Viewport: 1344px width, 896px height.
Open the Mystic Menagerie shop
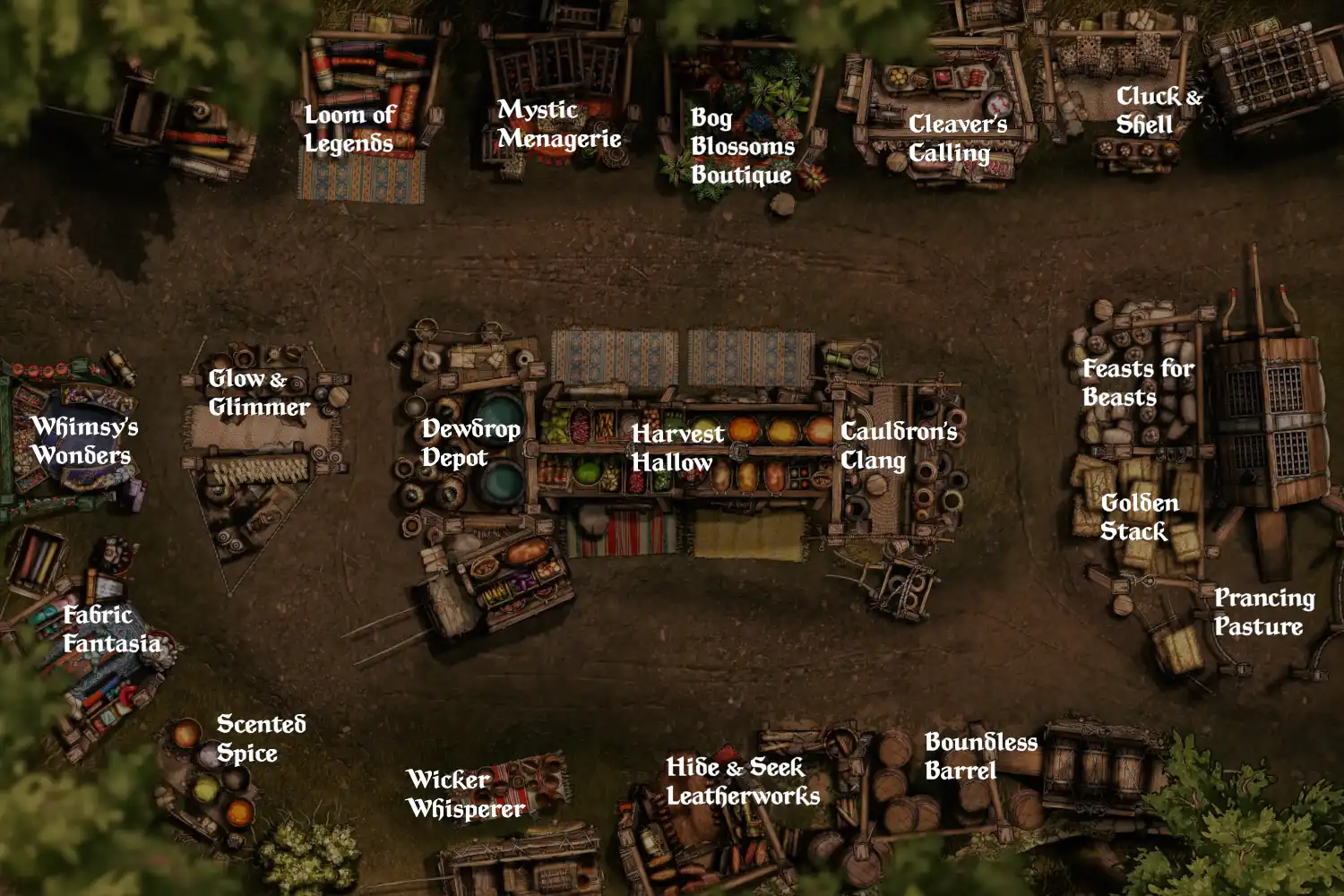[x=559, y=124]
